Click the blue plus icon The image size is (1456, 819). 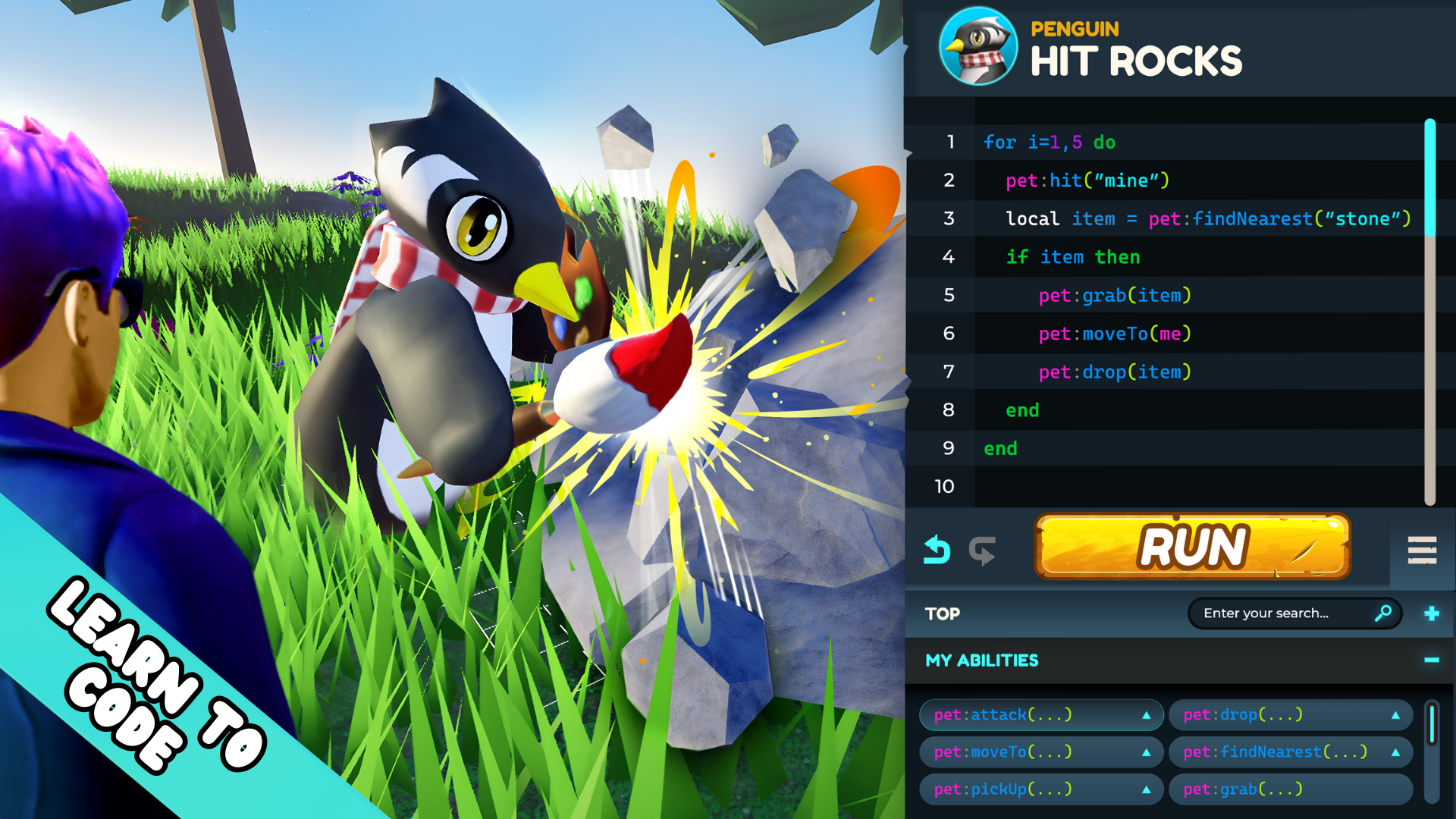point(1432,613)
